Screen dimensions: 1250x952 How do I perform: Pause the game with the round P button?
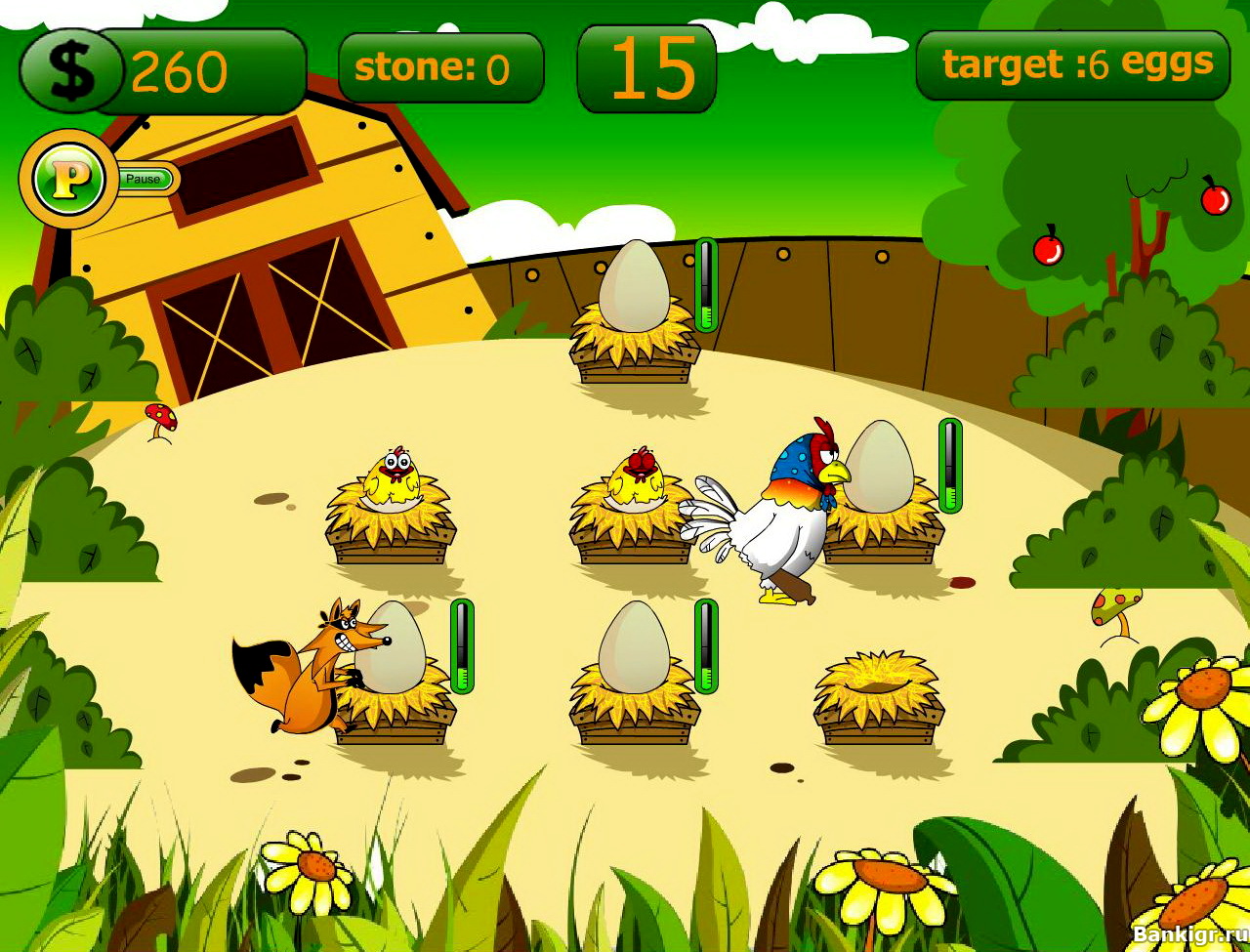[67, 179]
